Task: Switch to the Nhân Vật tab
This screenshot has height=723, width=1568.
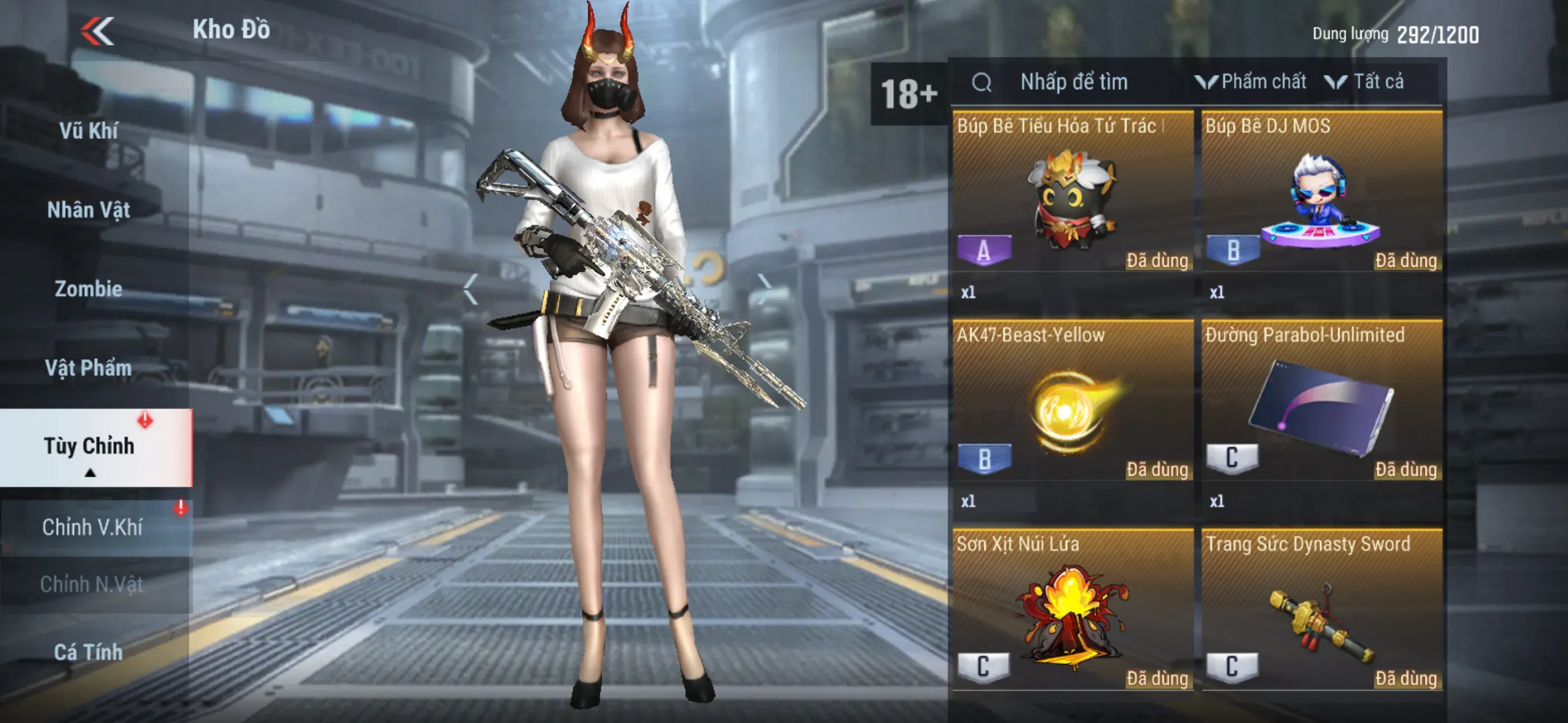Action: pos(89,210)
